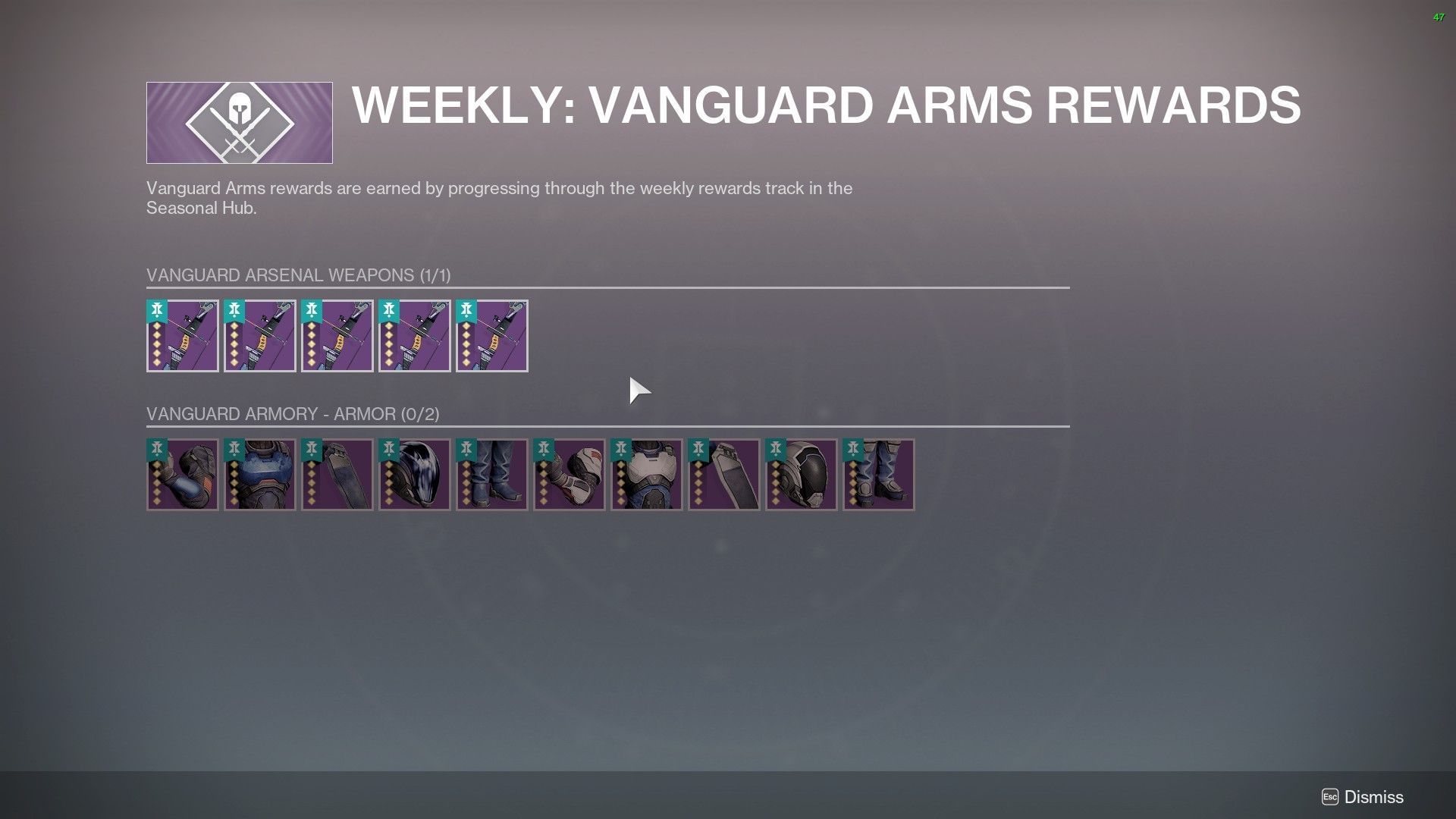
Task: Select the white gauntlets with red stripes
Action: tap(570, 475)
